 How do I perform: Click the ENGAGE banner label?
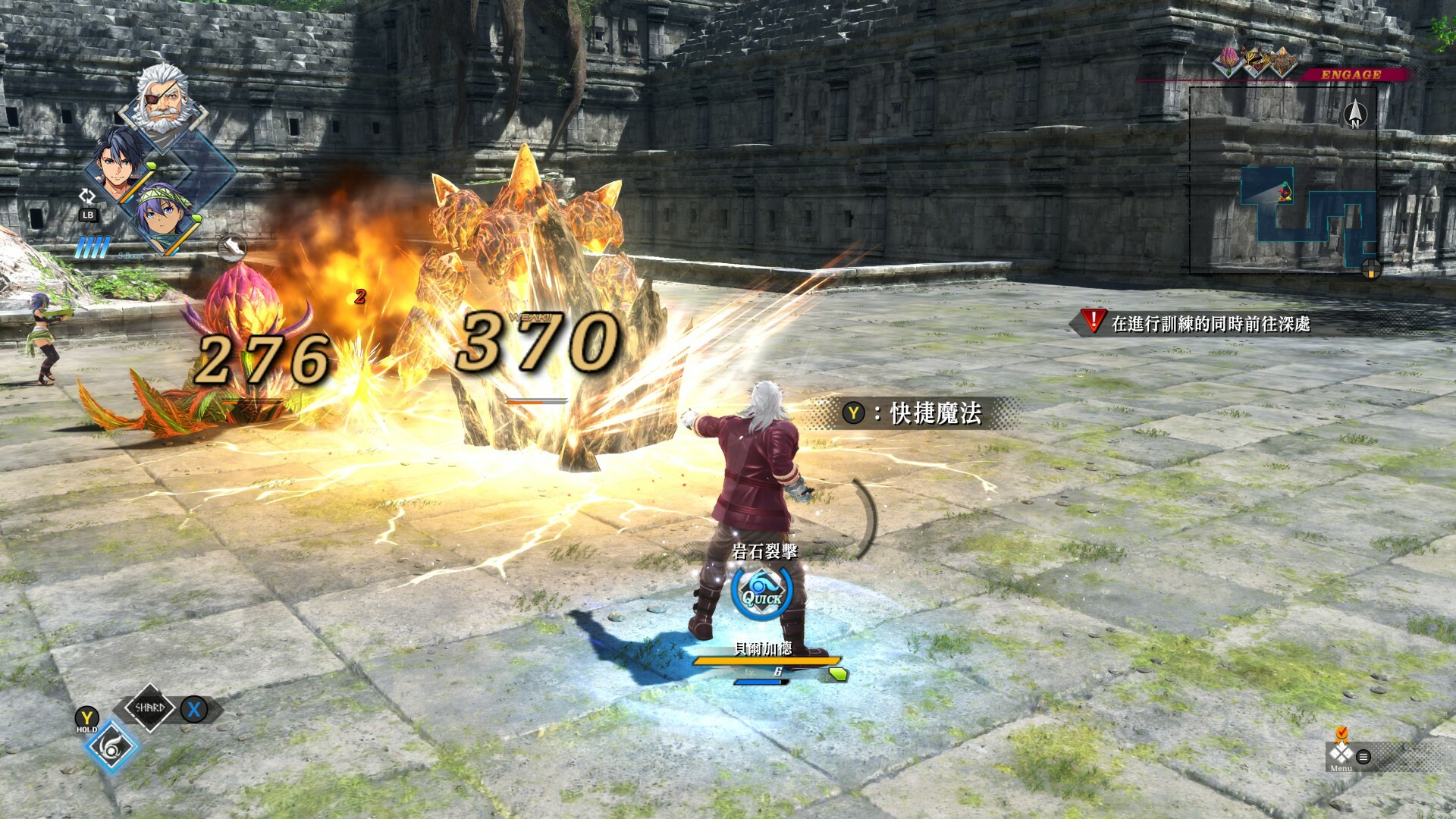(x=1350, y=74)
